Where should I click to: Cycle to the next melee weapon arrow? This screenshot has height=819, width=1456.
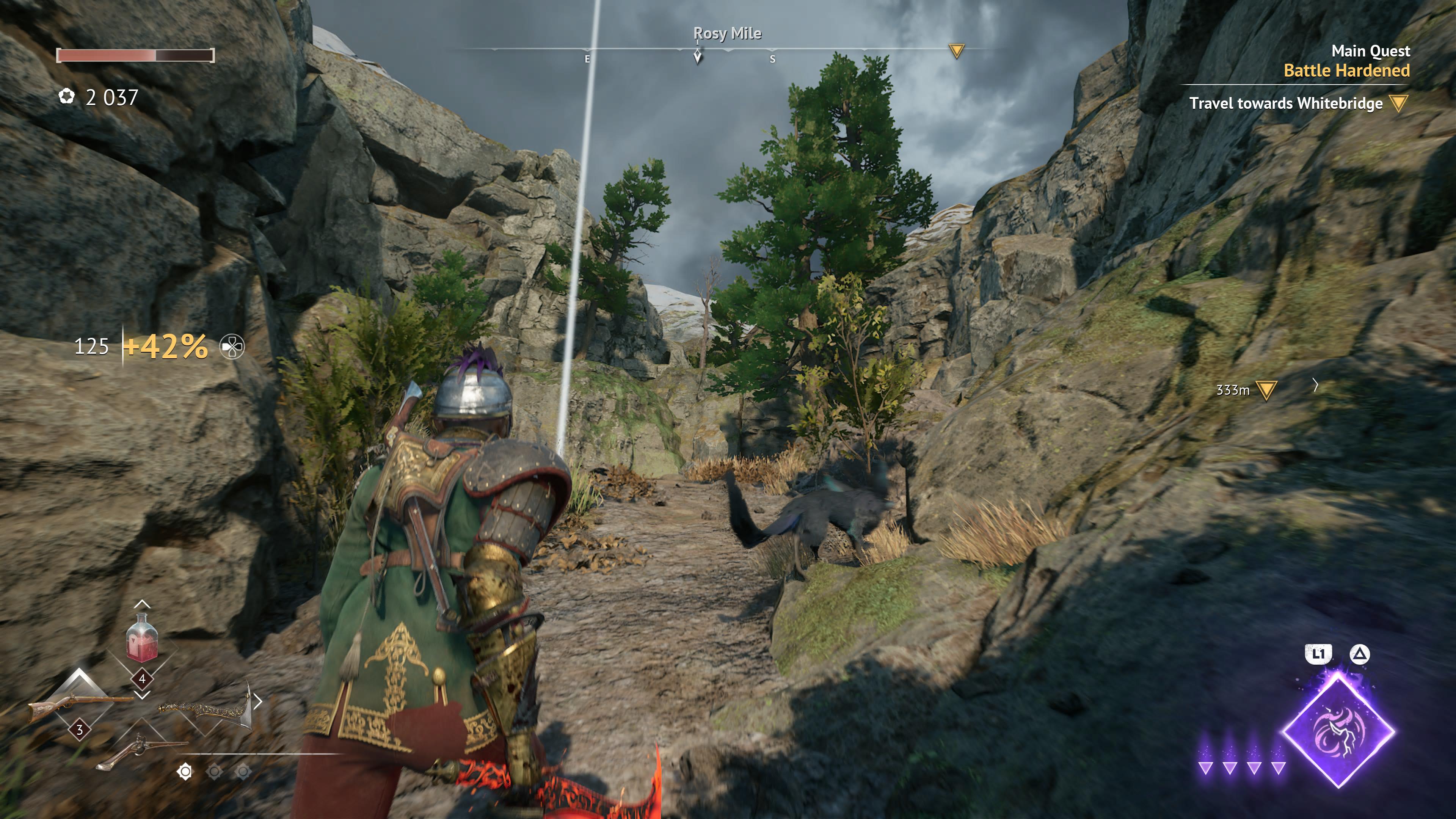[258, 701]
